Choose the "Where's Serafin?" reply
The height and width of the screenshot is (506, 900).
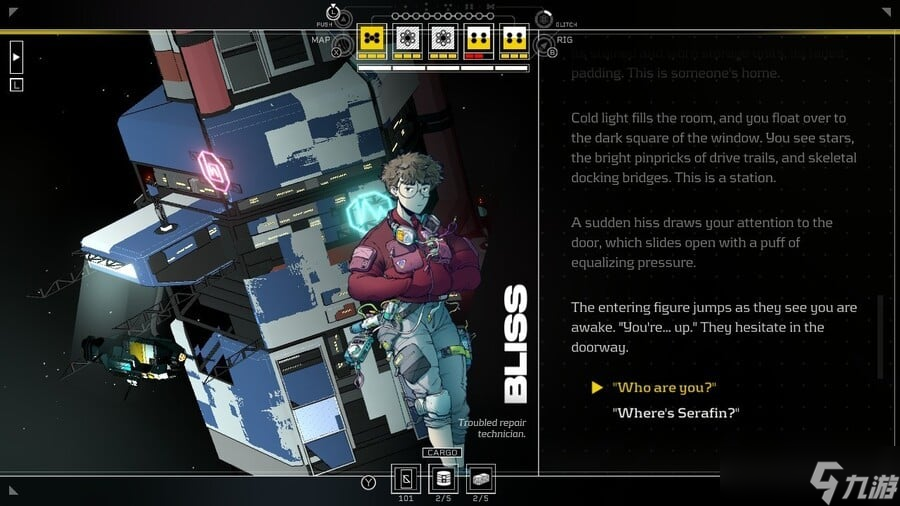pos(675,412)
